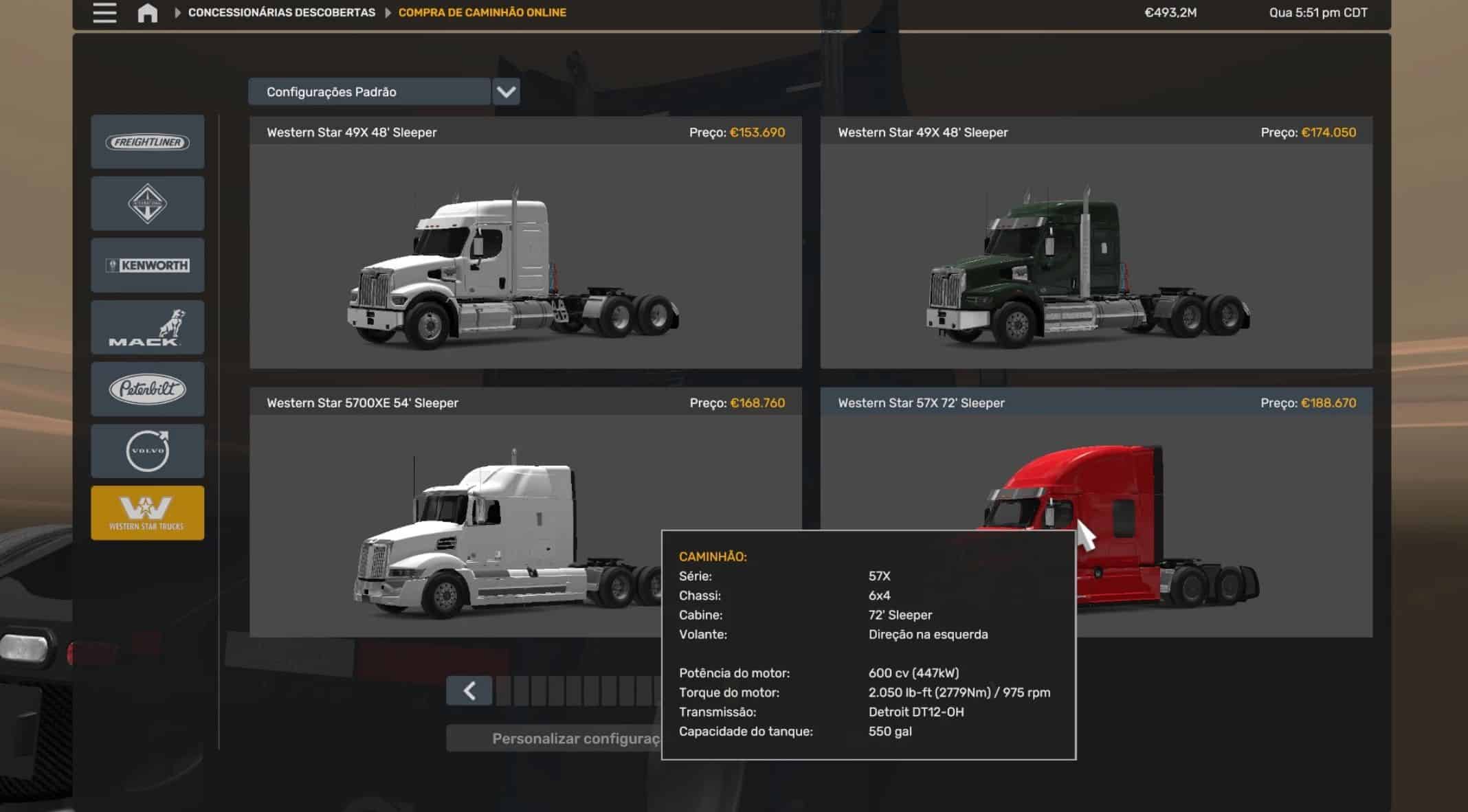Go to the home screen icon
Screen dimensions: 1468x812
[147, 13]
